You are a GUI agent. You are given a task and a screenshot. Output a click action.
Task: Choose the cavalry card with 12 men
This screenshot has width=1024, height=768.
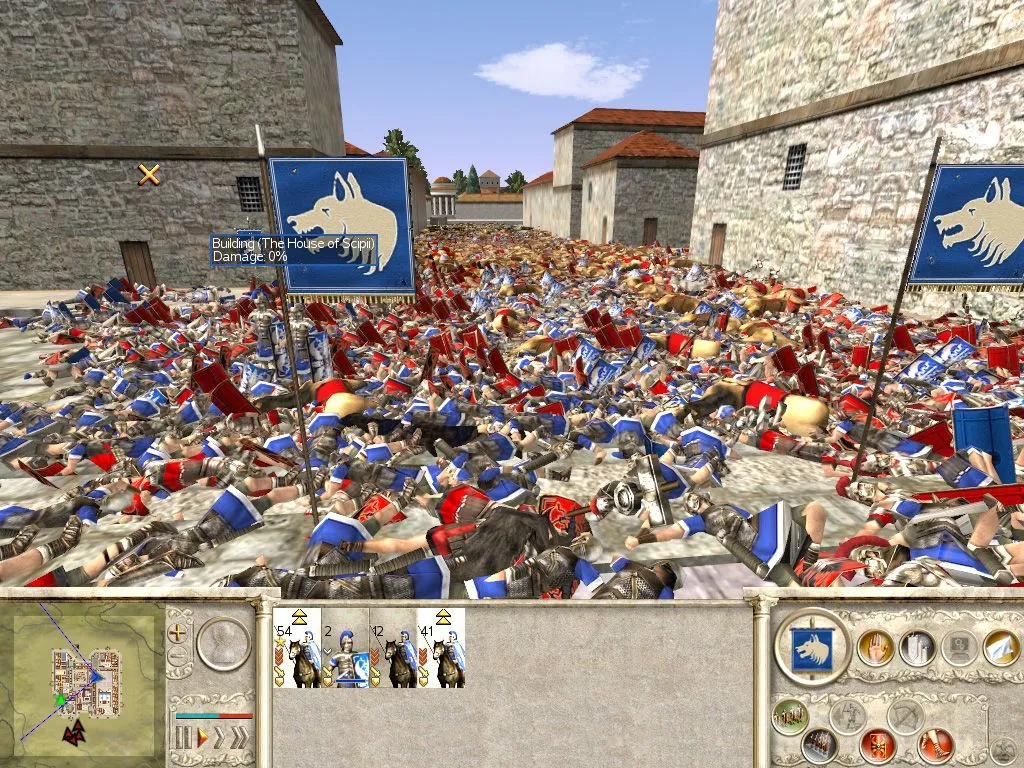[x=393, y=647]
